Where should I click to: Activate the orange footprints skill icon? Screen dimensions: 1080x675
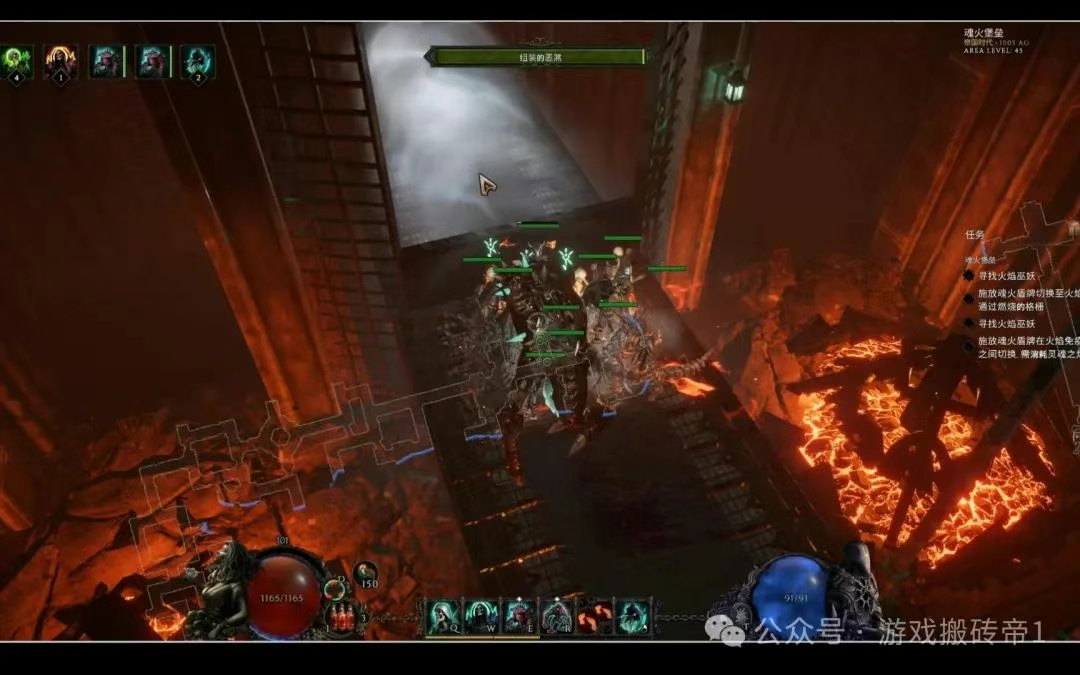[594, 616]
